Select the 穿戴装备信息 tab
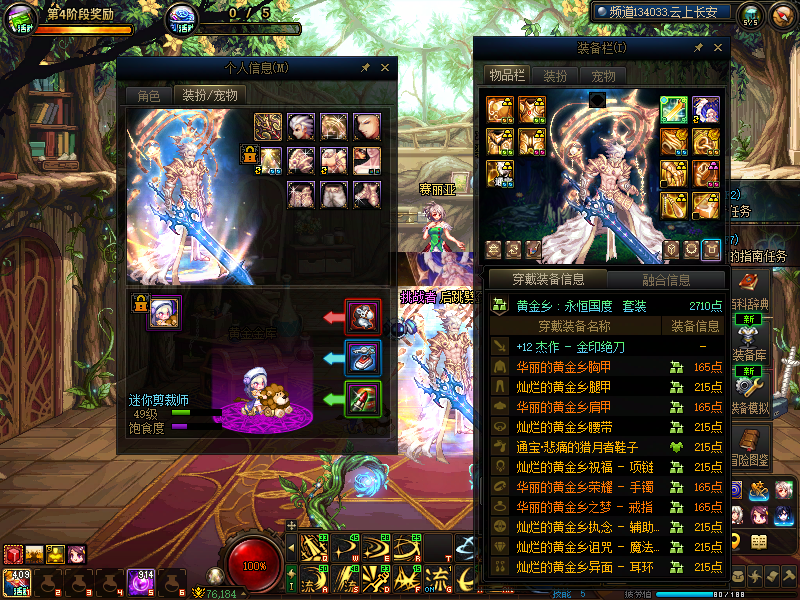The width and height of the screenshot is (800, 600). (x=547, y=280)
